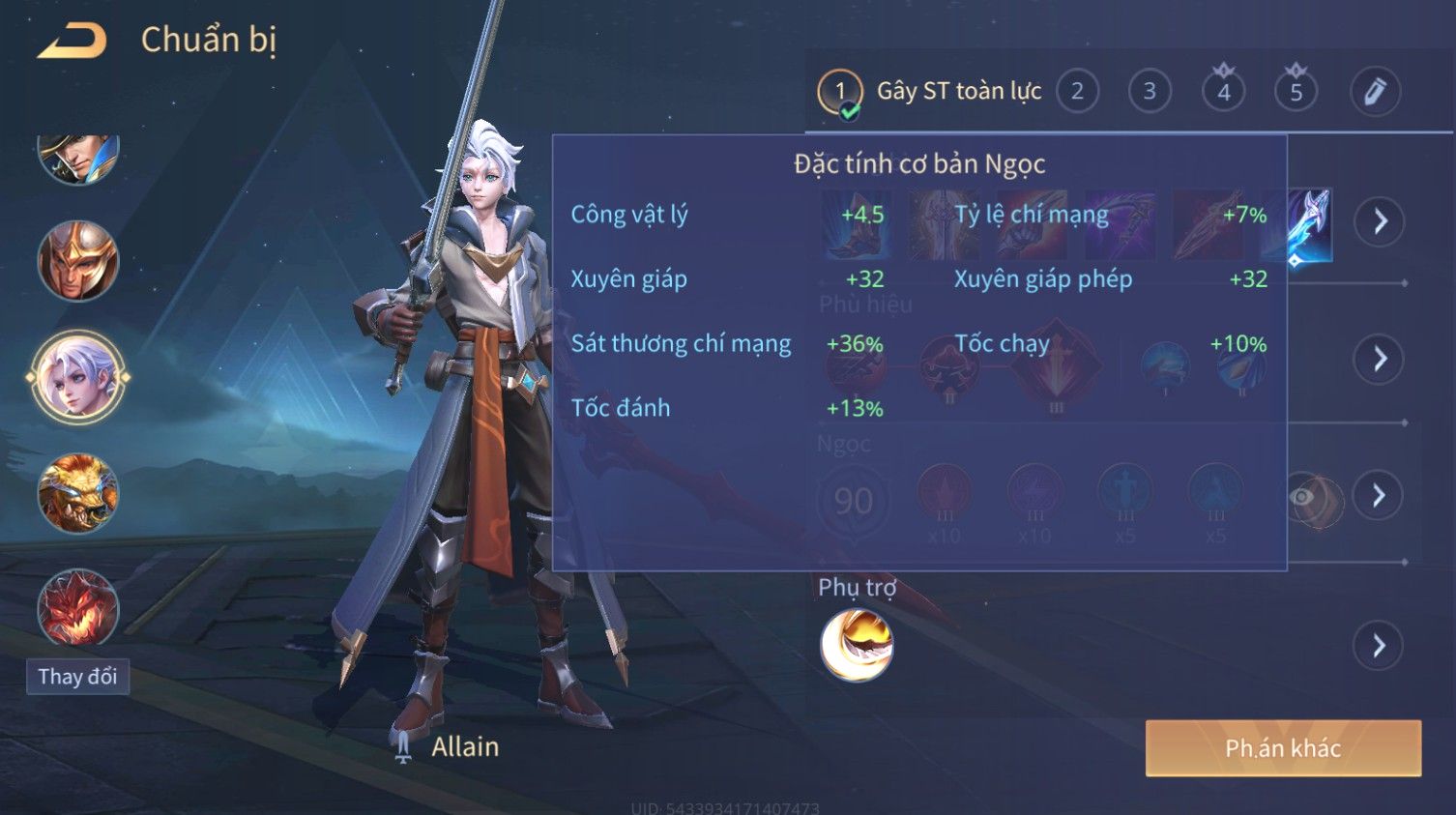This screenshot has height=815, width=1456.
Task: Select the hat-wearing hero portrait at top
Action: click(78, 155)
